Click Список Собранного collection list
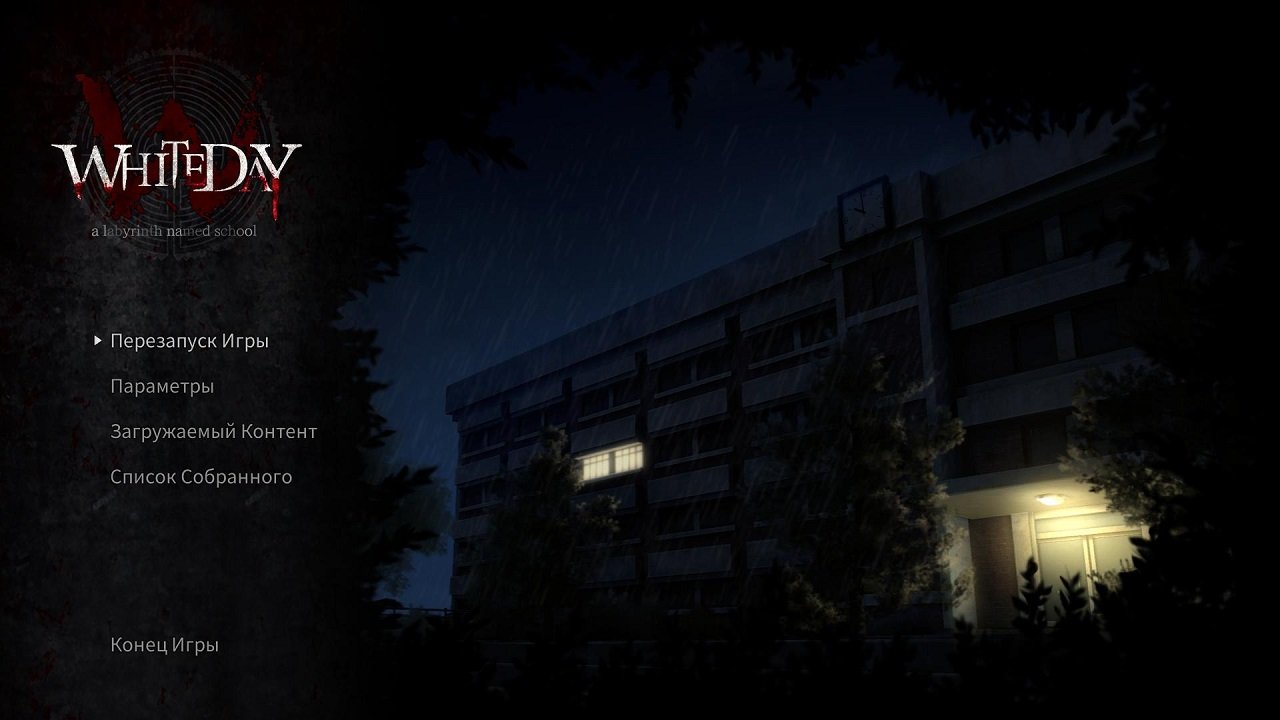Viewport: 1280px width, 720px height. click(202, 477)
